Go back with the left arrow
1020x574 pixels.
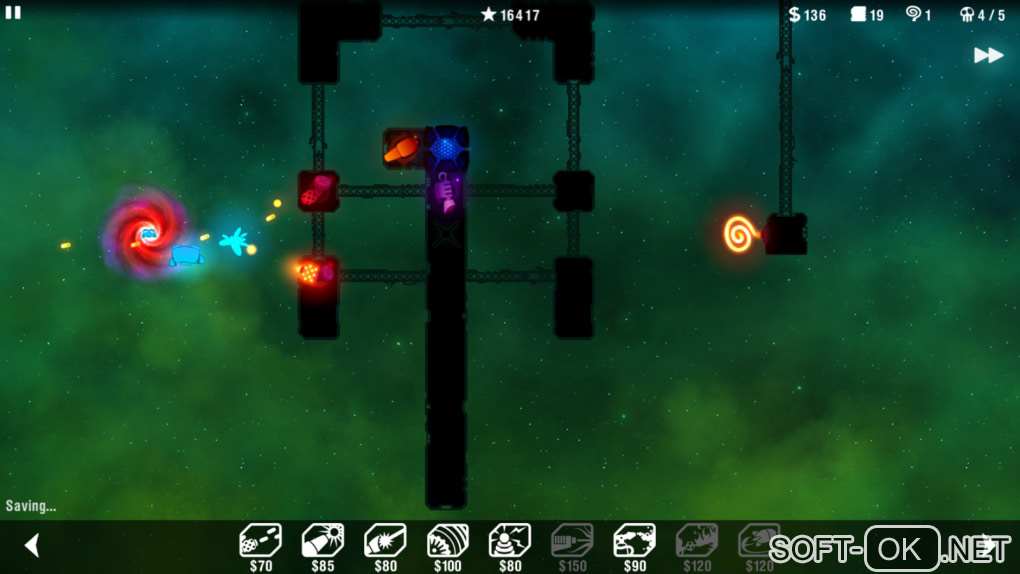(32, 545)
